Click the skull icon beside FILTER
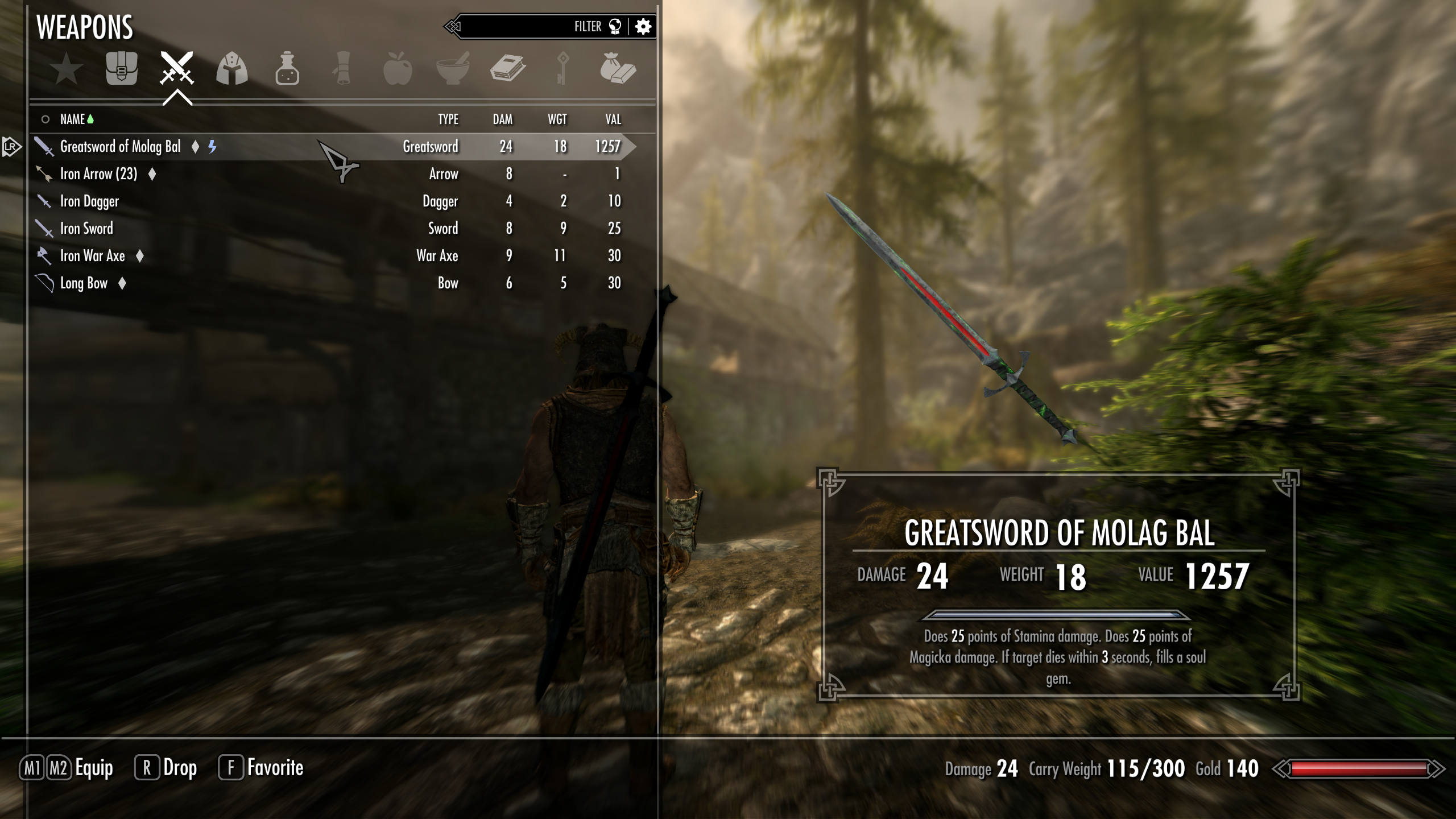Screen dimensions: 1456x819 pyautogui.click(x=614, y=26)
